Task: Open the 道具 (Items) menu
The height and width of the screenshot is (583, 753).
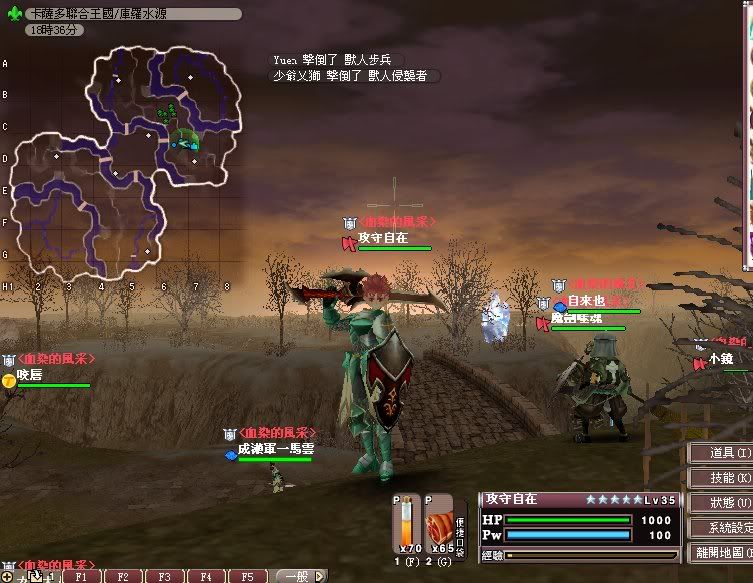Action: click(721, 453)
